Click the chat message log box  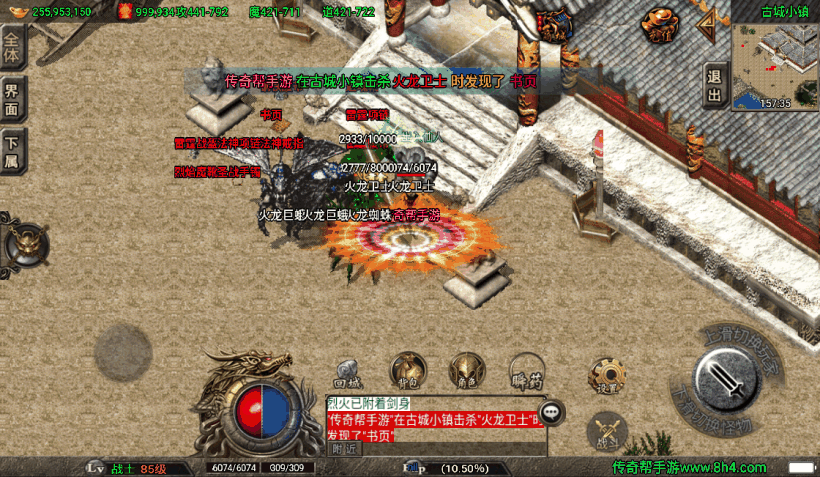430,419
